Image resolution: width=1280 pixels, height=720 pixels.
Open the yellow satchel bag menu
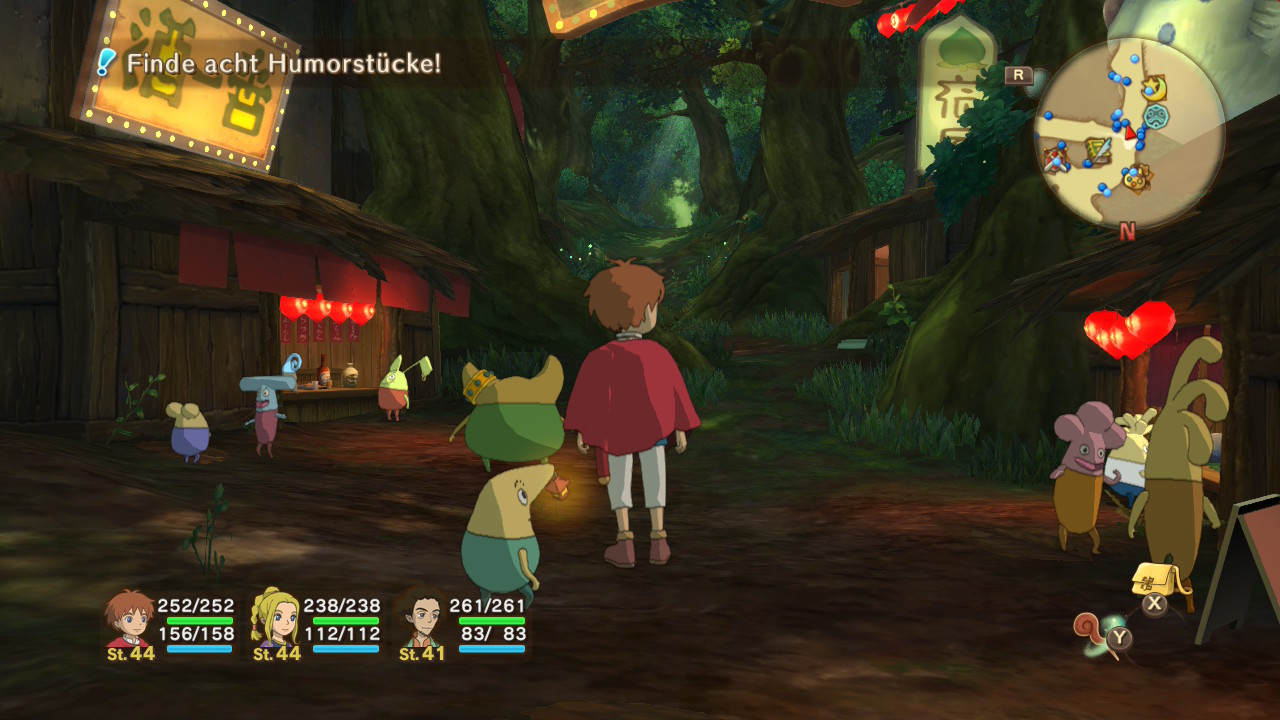pos(1153,580)
